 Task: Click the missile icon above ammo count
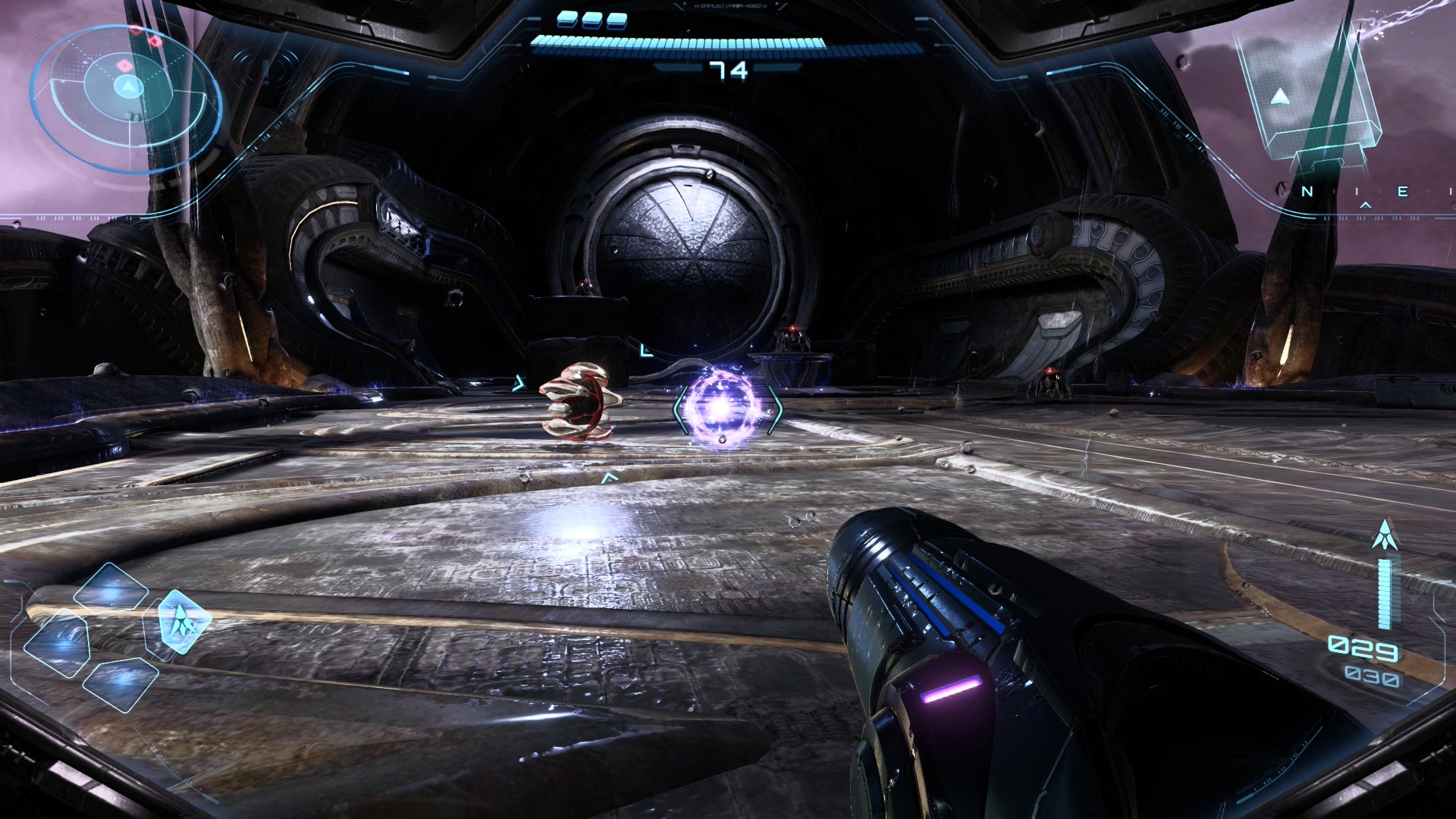point(1385,535)
